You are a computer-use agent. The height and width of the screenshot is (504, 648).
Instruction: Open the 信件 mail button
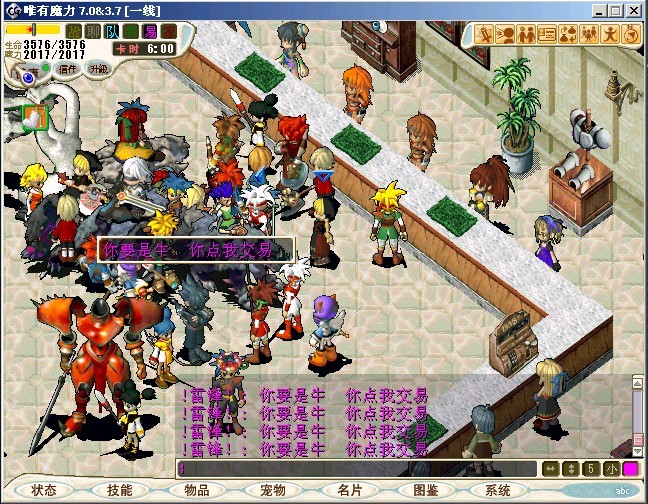coord(68,69)
